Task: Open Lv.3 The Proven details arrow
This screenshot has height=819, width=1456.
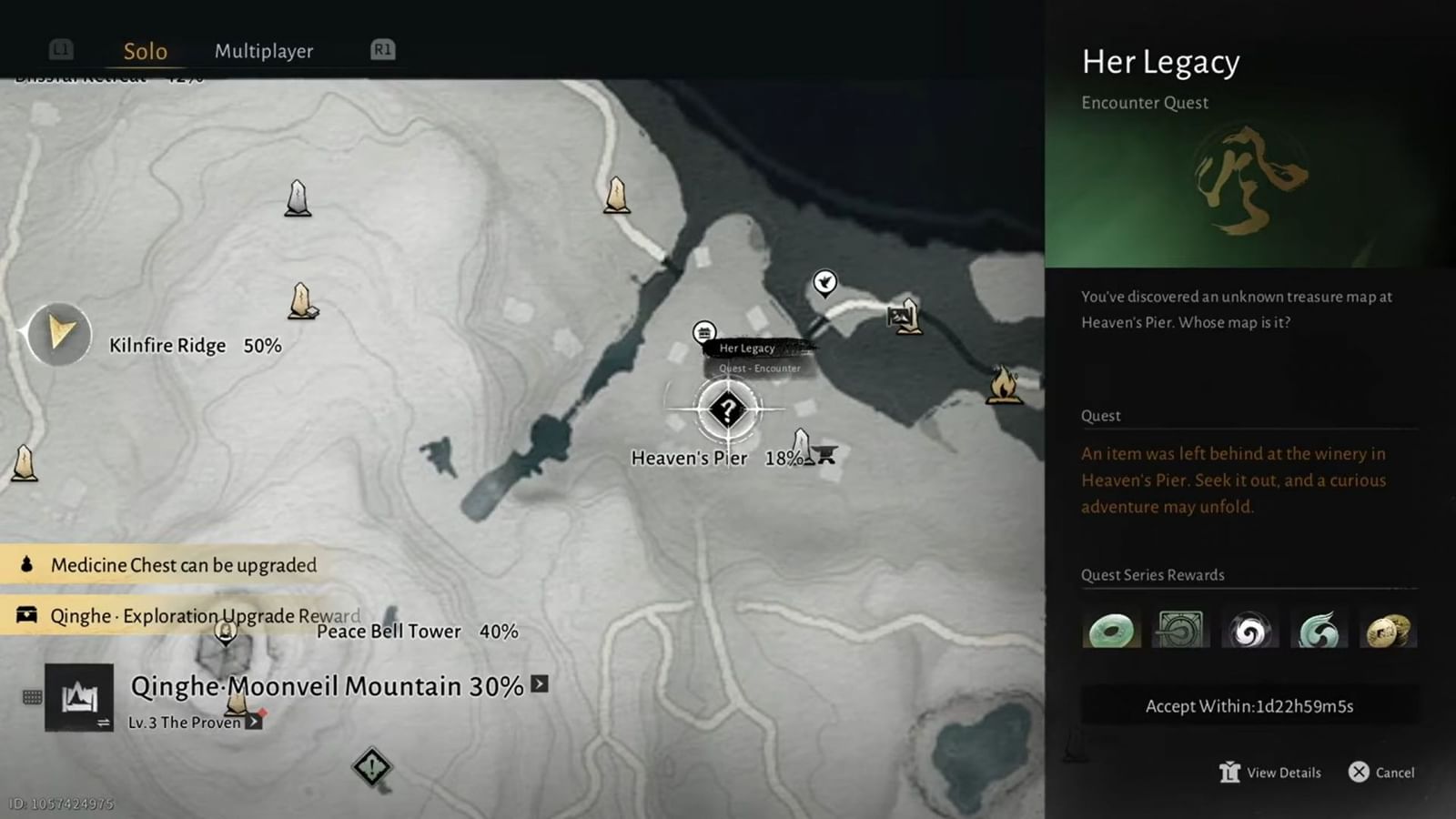Action: [x=254, y=721]
